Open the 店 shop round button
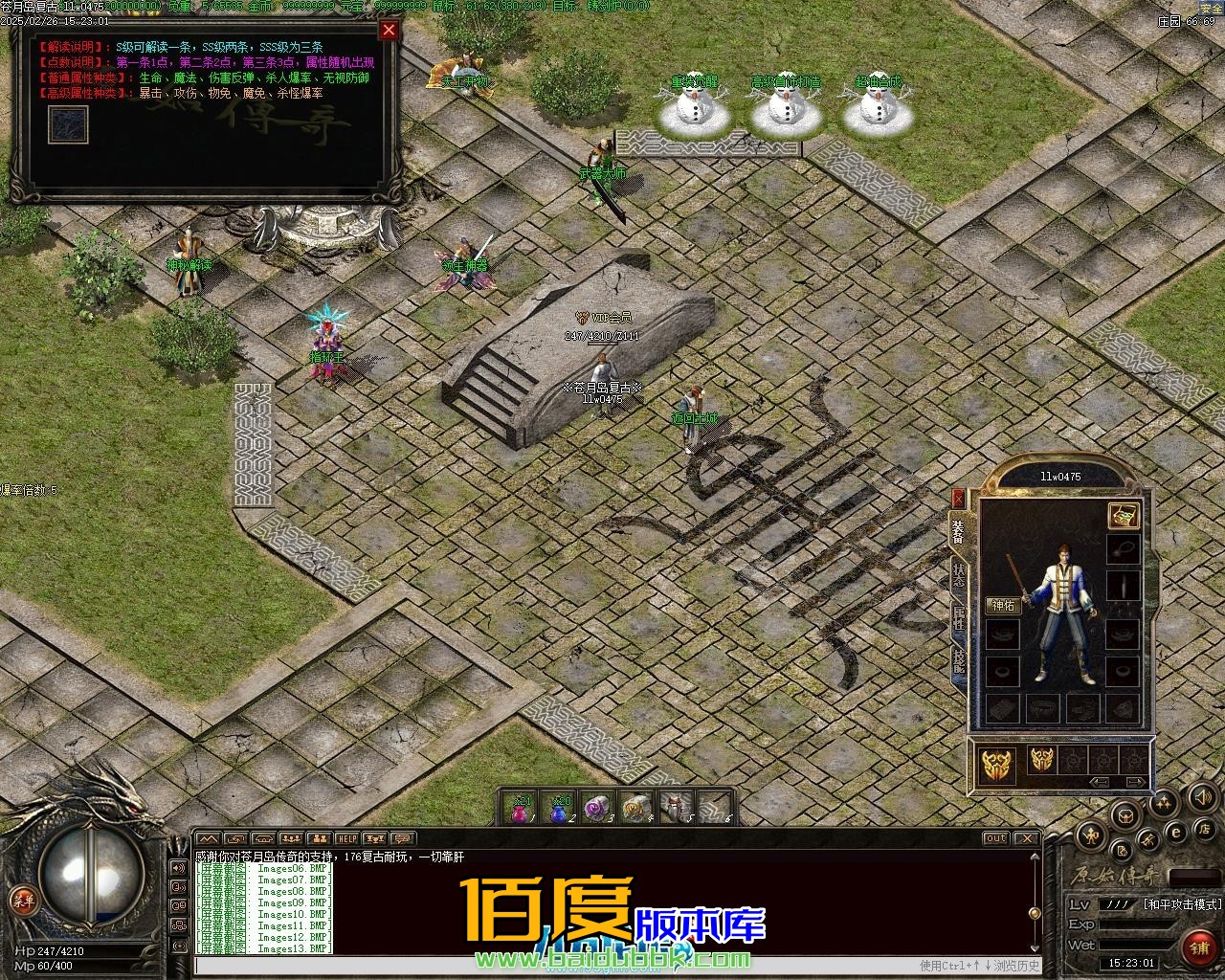The height and width of the screenshot is (980, 1225). [x=1207, y=828]
